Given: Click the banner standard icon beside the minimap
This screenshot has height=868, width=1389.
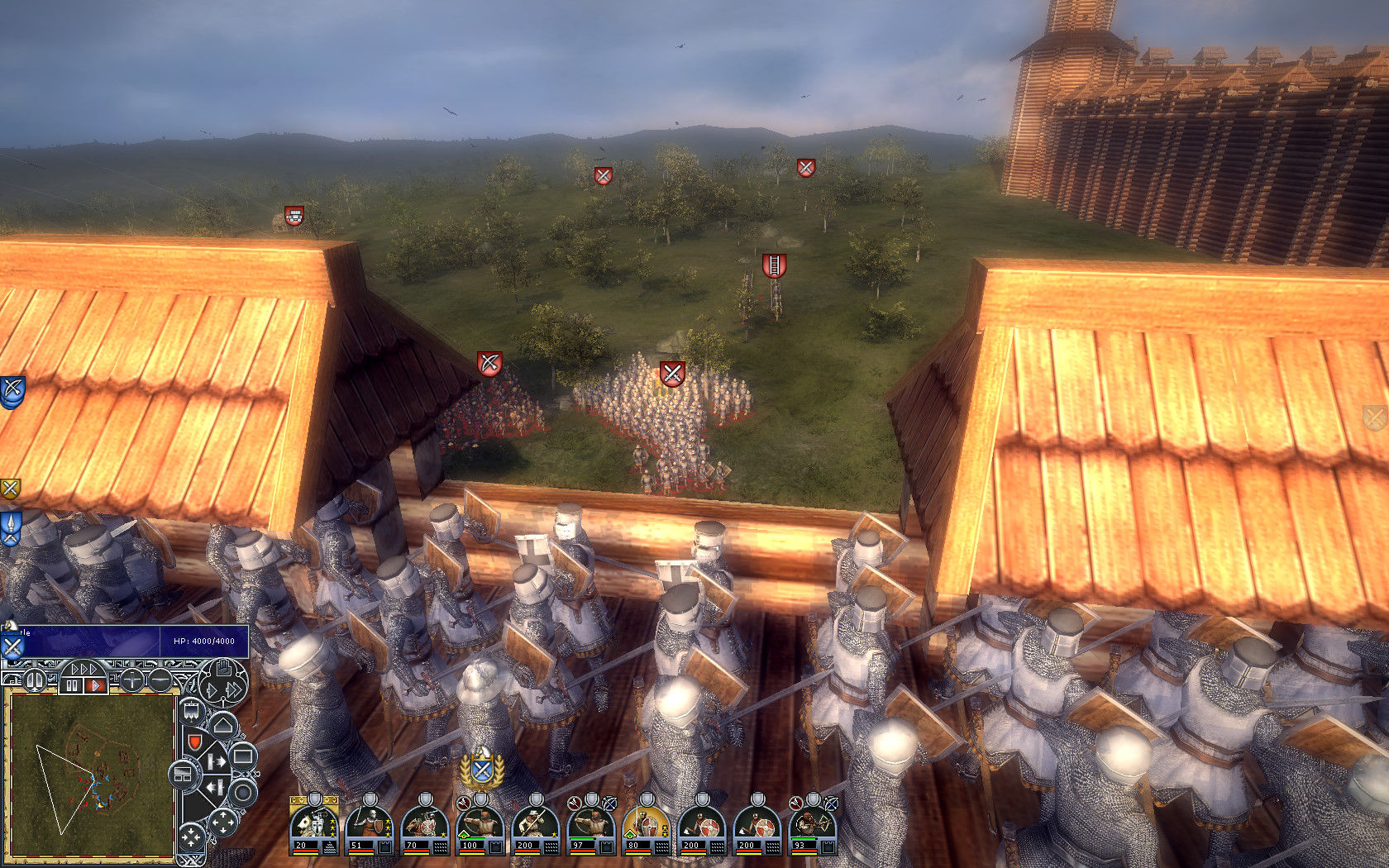Looking at the screenshot, I should [x=190, y=712].
